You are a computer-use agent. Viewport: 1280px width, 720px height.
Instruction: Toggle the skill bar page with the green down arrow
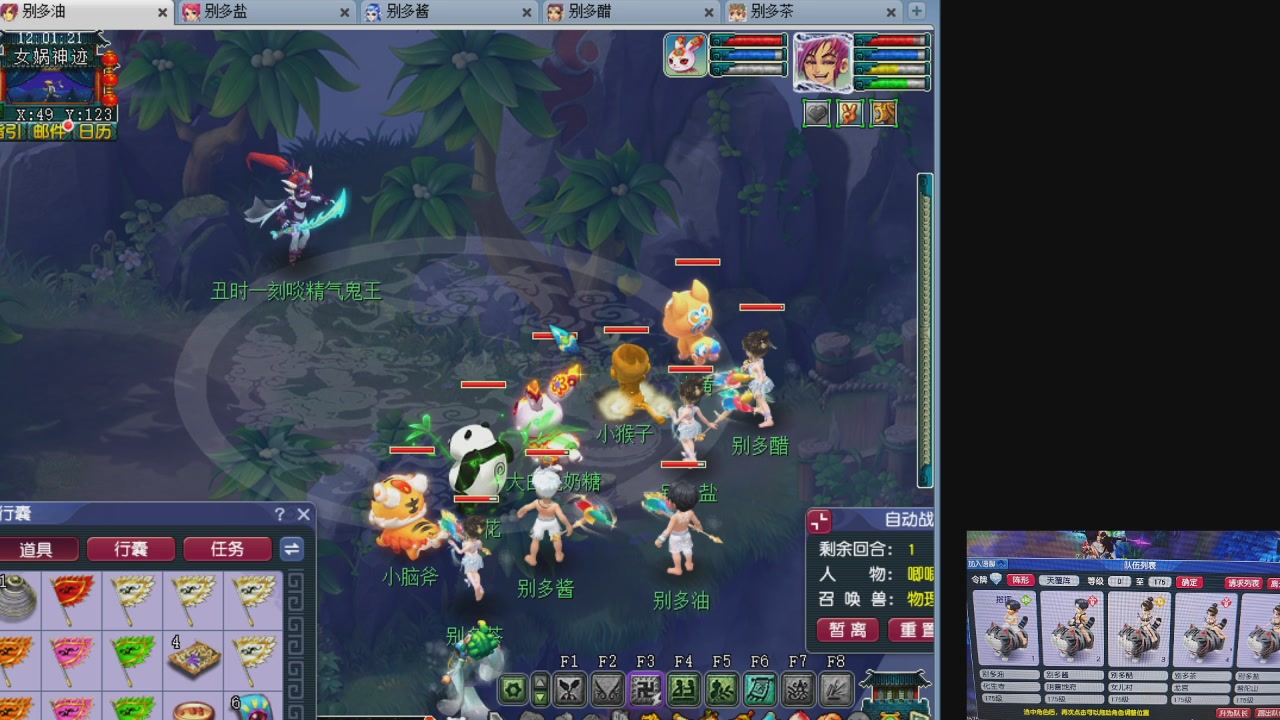pos(541,696)
